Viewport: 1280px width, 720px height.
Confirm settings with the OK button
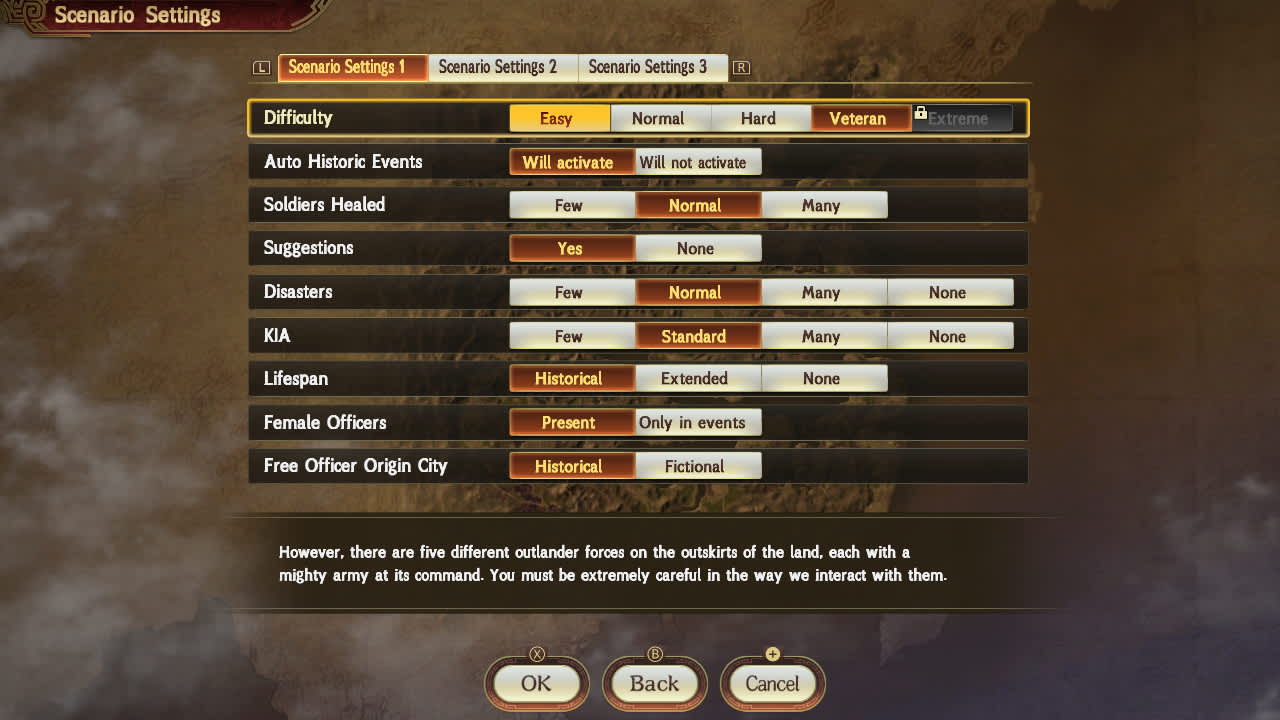tap(535, 684)
